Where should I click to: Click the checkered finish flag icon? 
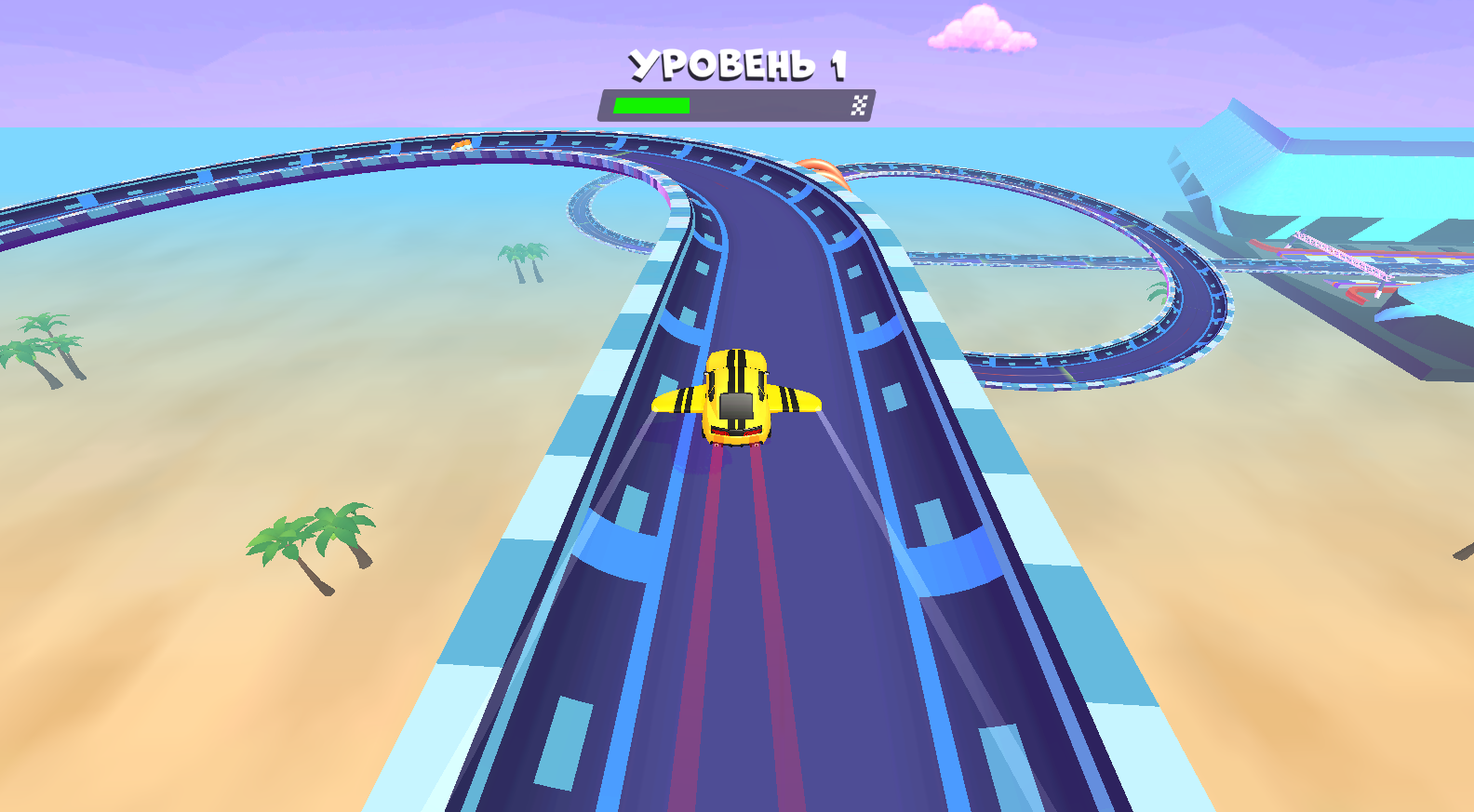tap(858, 105)
